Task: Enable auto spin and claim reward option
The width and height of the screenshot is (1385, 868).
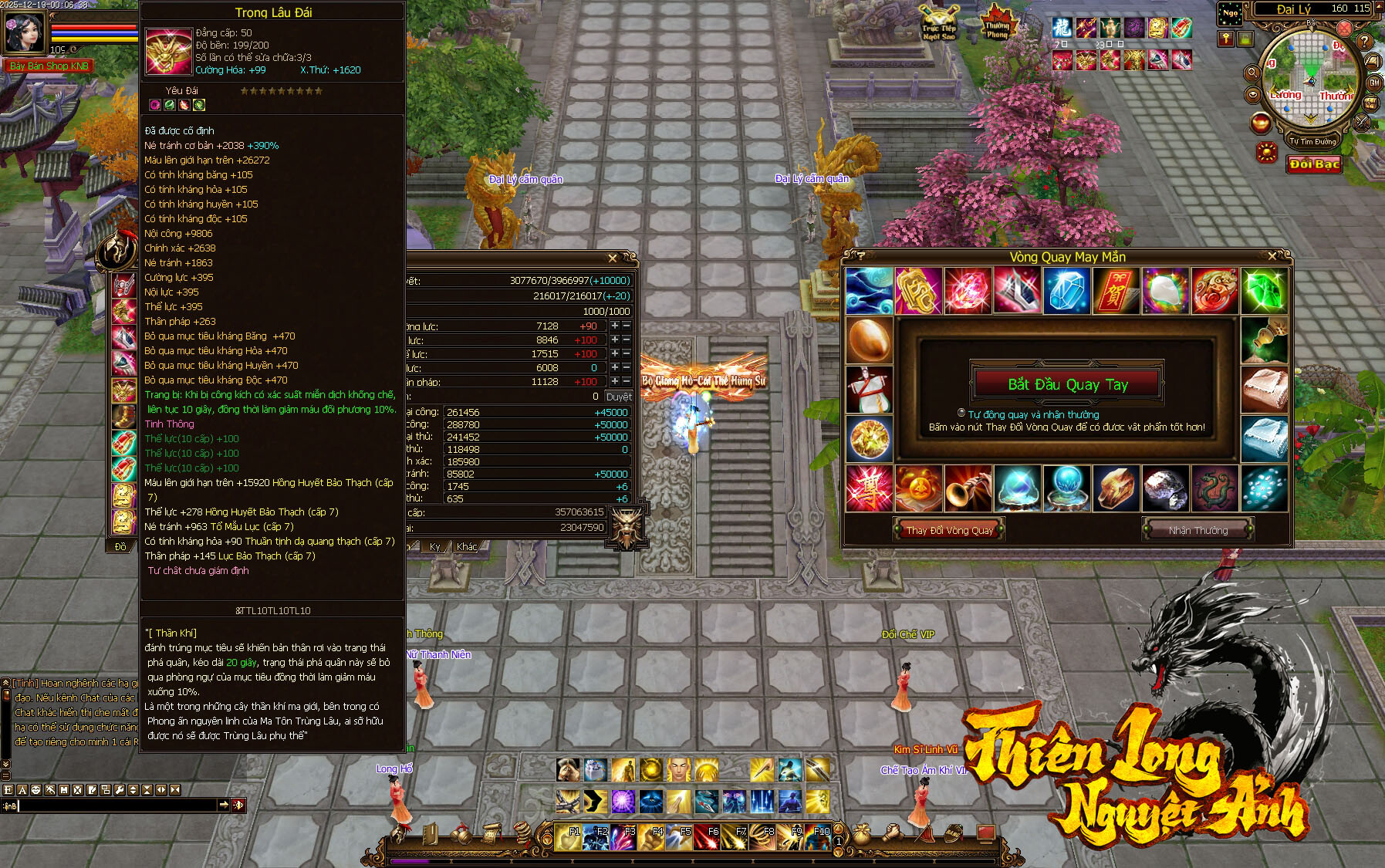Action: 961,414
